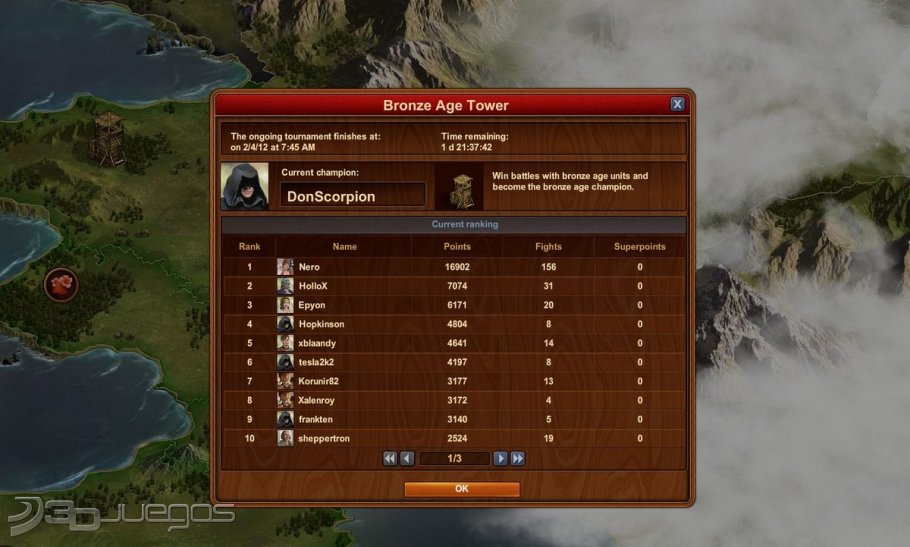Click the red flower resource marker
Viewport: 910px width, 547px height.
62,285
